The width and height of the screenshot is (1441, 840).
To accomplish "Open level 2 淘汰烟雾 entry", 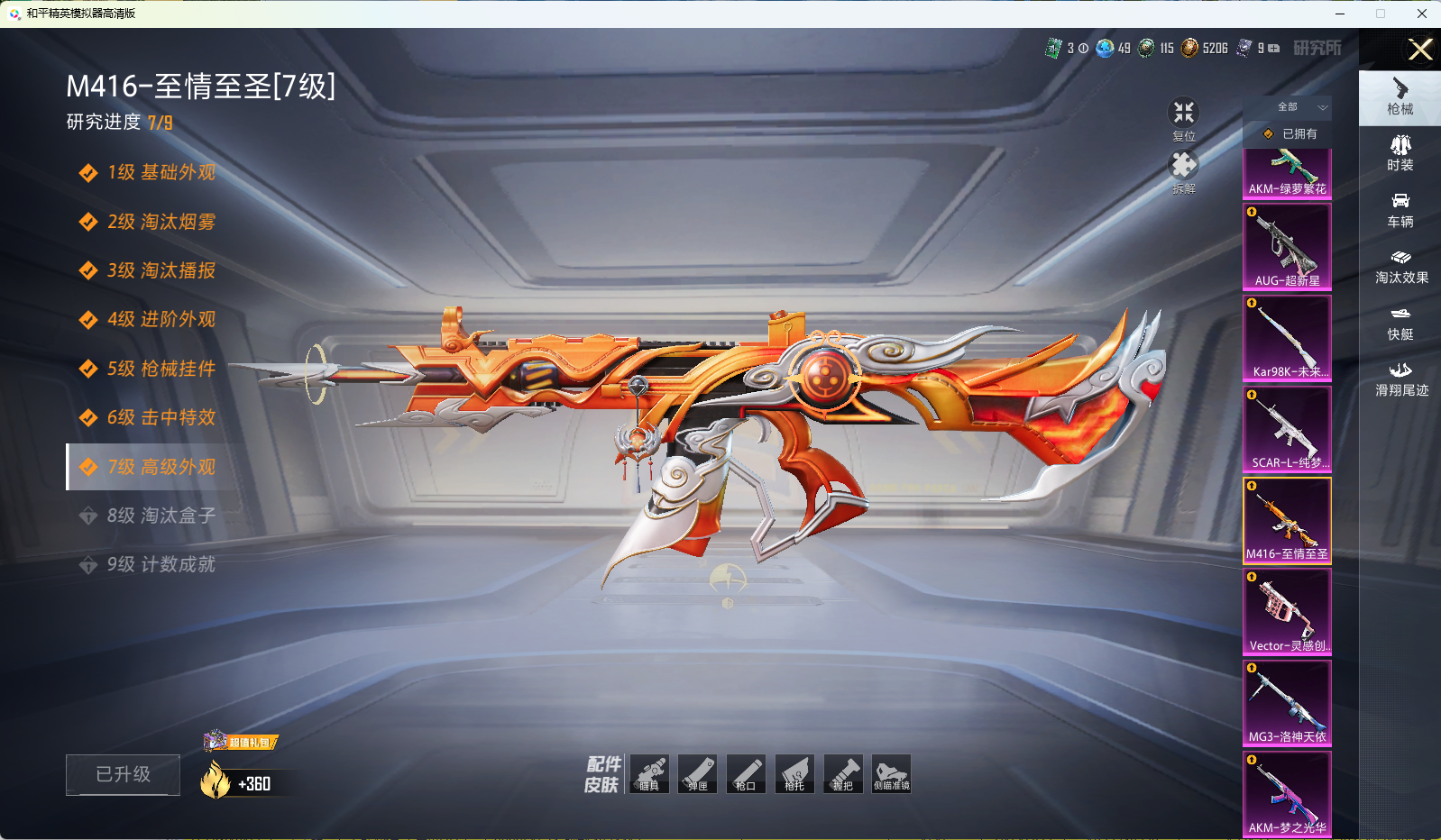I will [161, 222].
